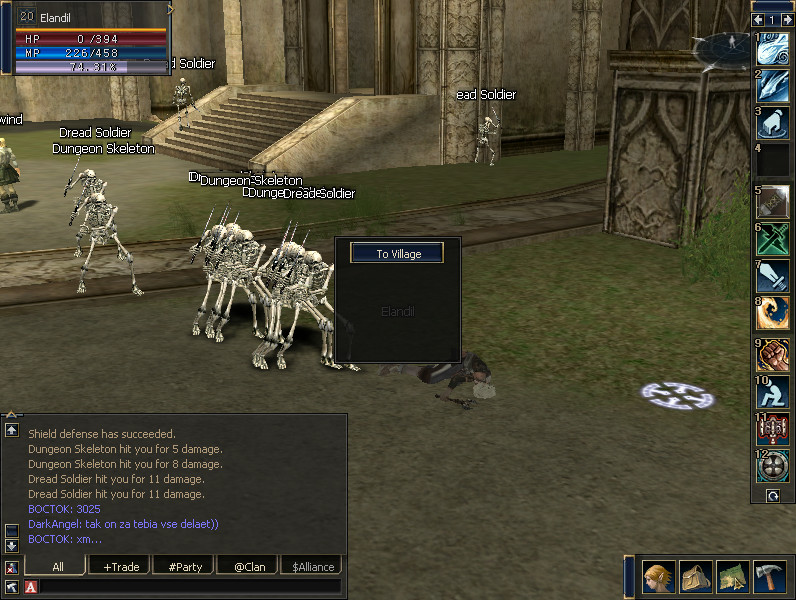796x600 pixels.
Task: Click the To Village button
Action: pyautogui.click(x=399, y=254)
